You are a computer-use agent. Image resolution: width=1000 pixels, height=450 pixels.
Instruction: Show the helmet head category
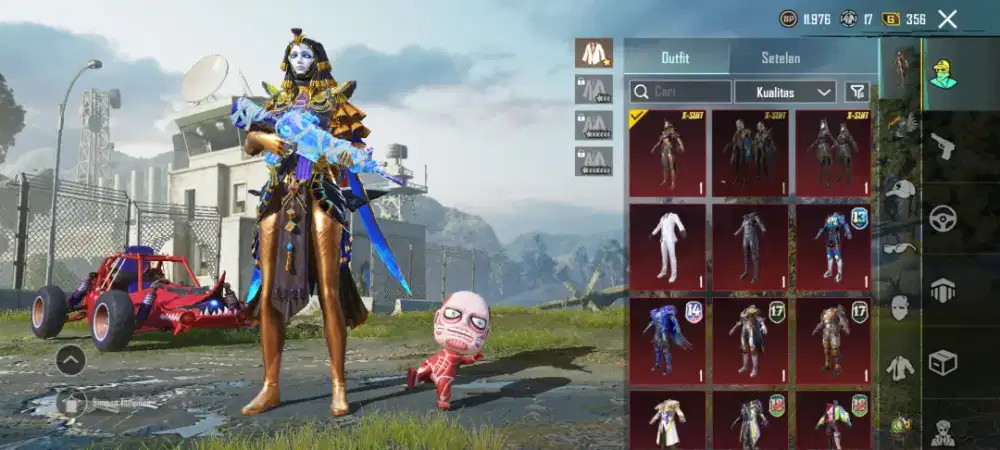pyautogui.click(x=942, y=290)
